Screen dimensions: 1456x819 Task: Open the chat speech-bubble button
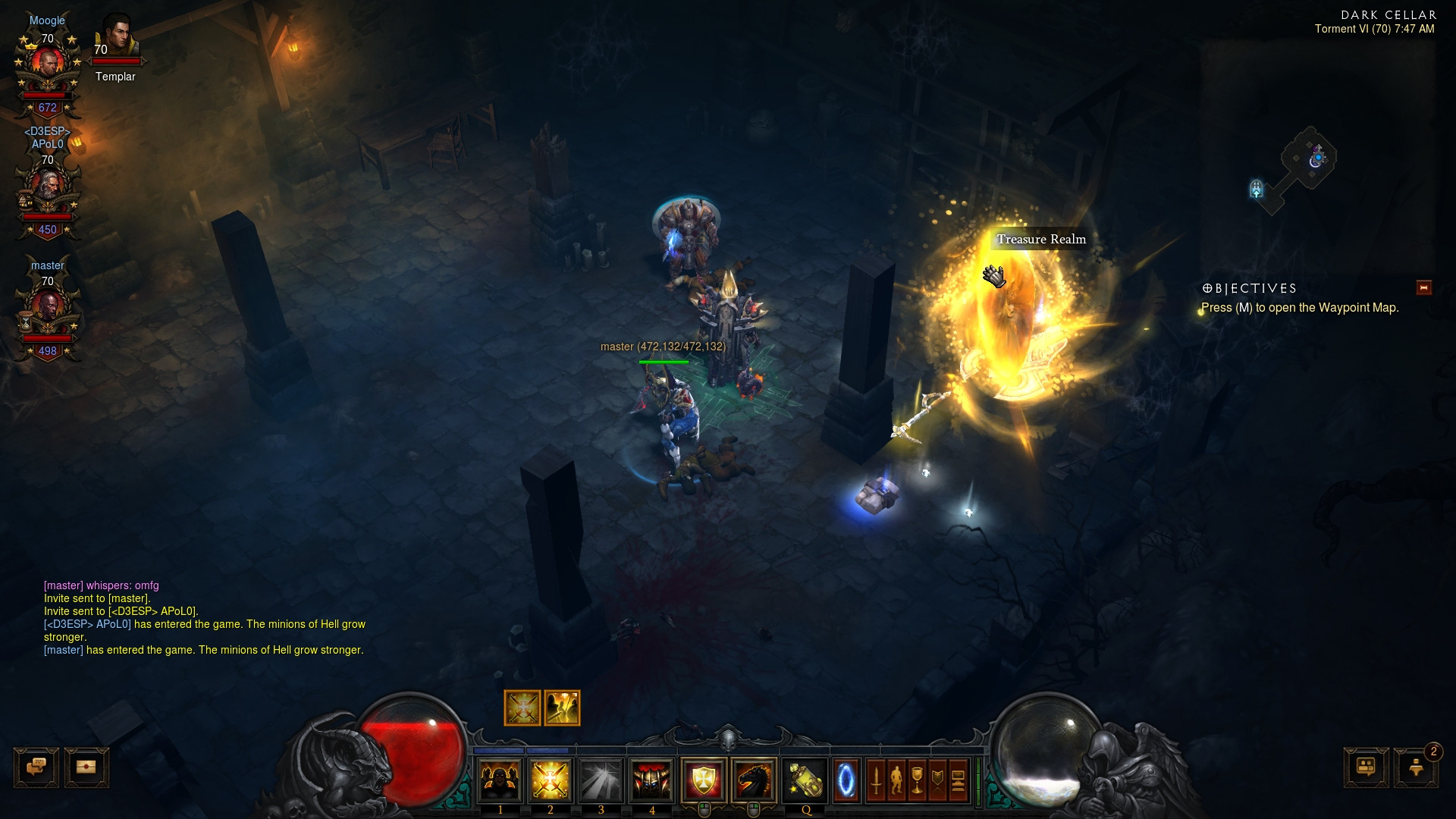[36, 767]
